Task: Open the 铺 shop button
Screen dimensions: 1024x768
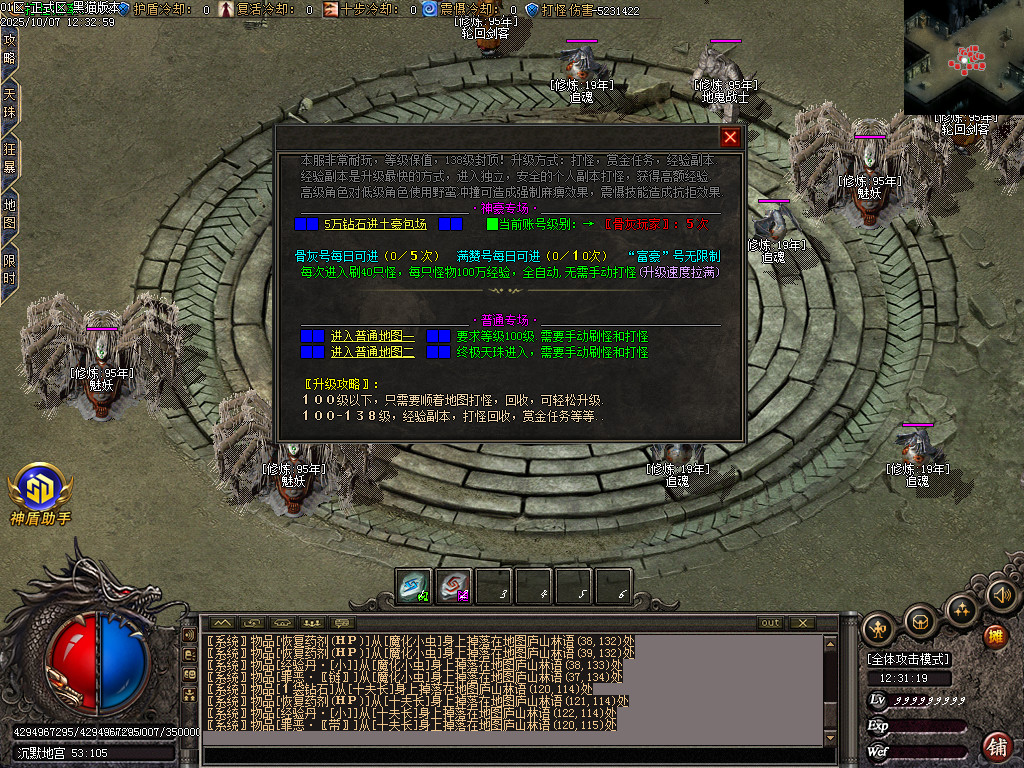Action: coord(997,746)
